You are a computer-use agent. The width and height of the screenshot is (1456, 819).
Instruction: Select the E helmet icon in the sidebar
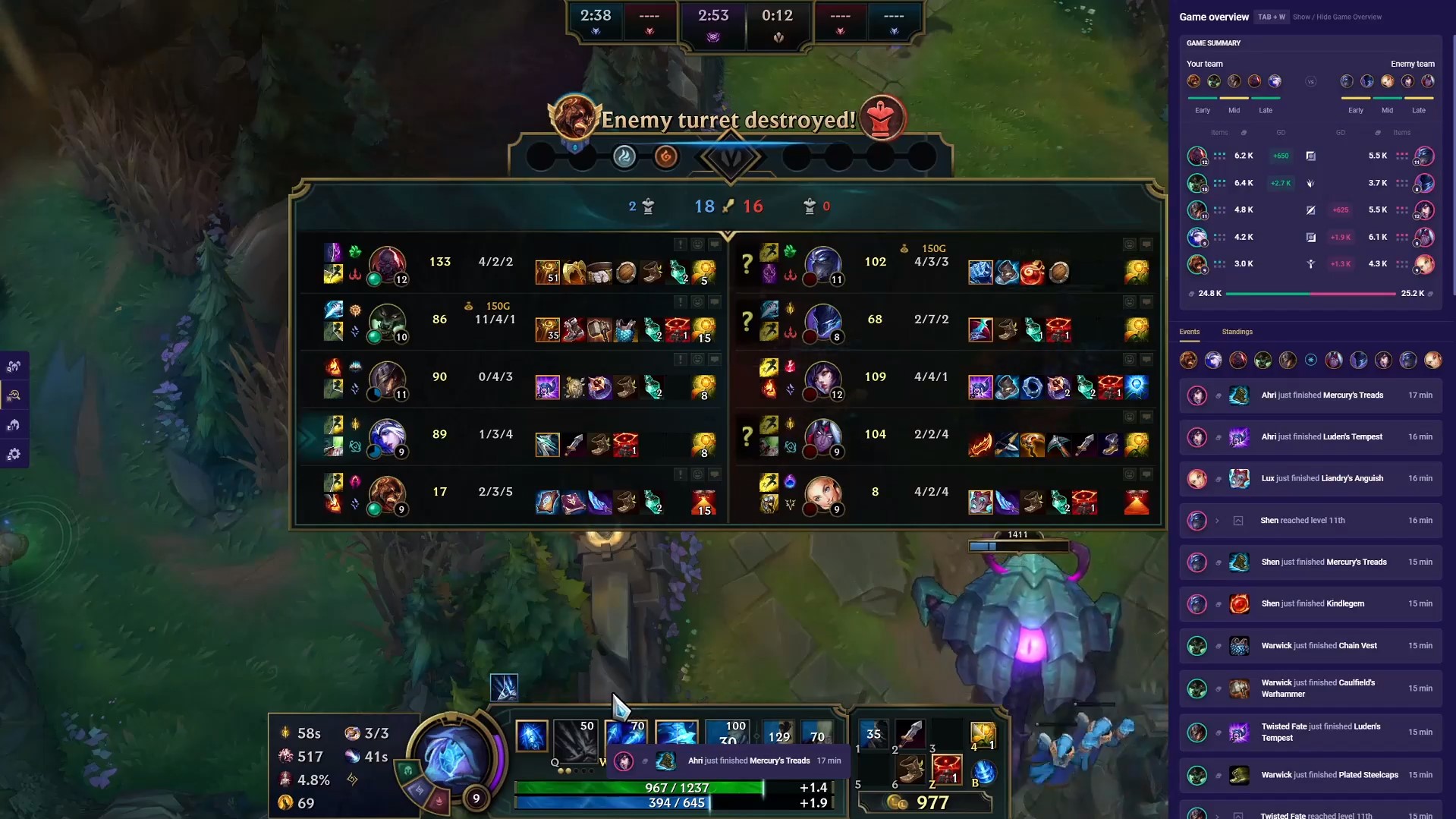pyautogui.click(x=14, y=424)
